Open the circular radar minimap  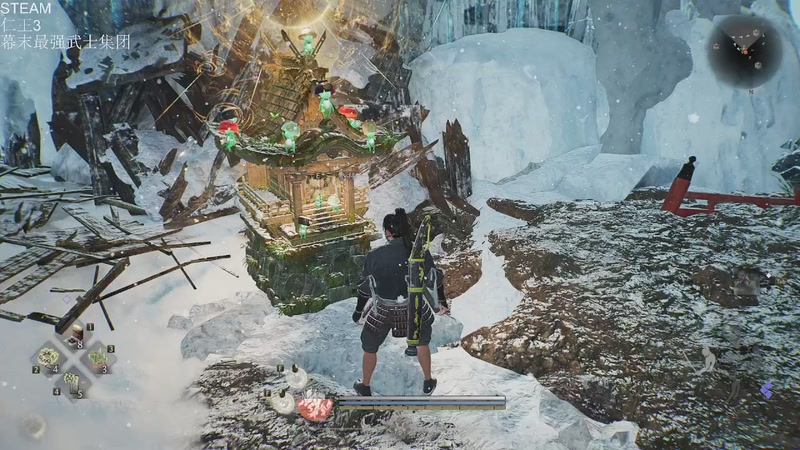tap(746, 50)
